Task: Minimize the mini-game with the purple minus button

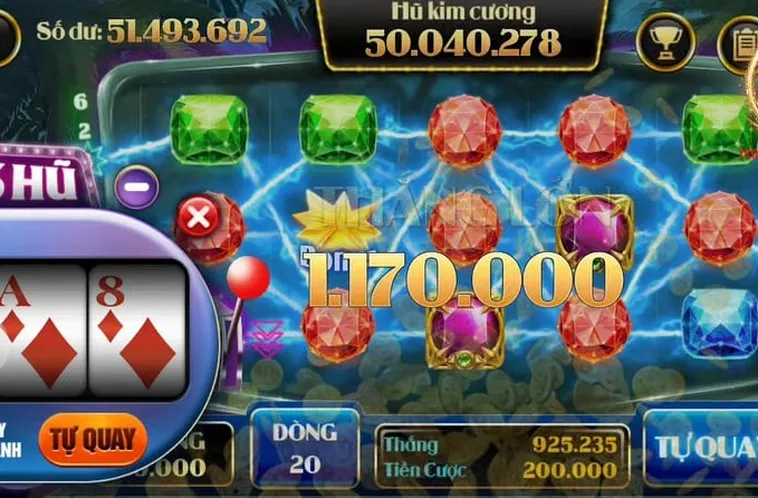Action: tap(137, 187)
